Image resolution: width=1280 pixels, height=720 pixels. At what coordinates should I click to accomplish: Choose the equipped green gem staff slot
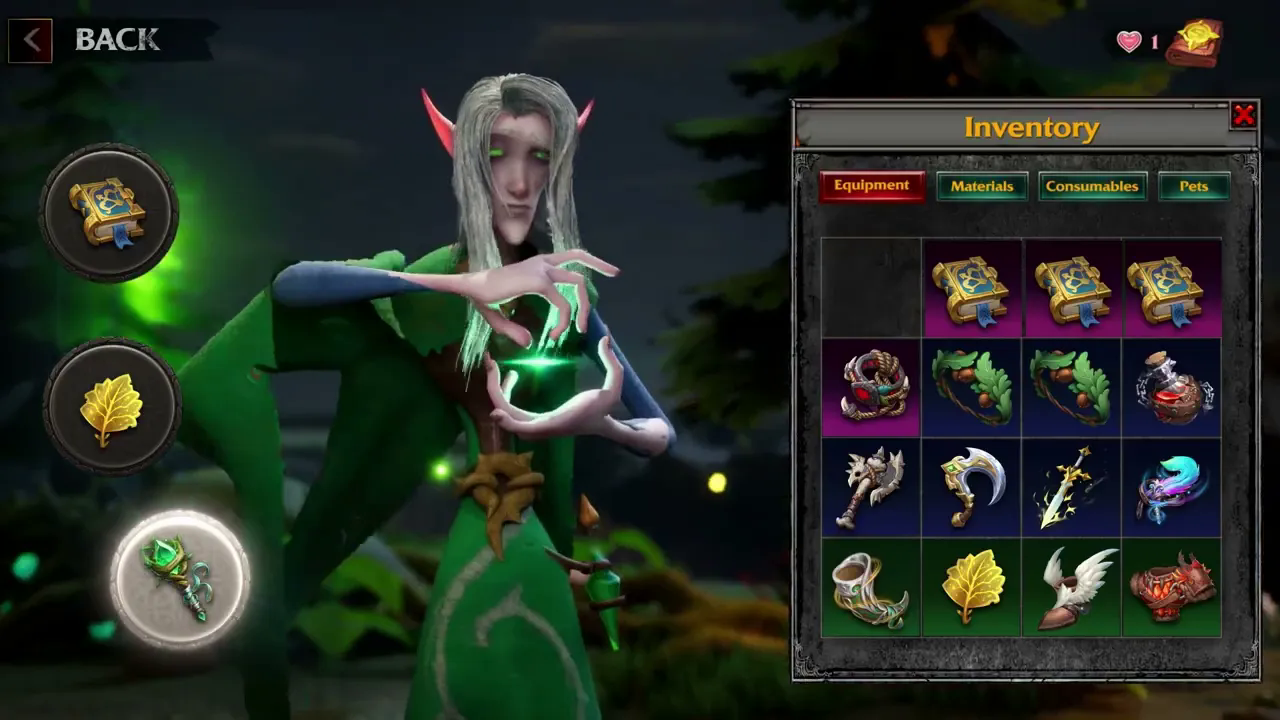point(180,579)
